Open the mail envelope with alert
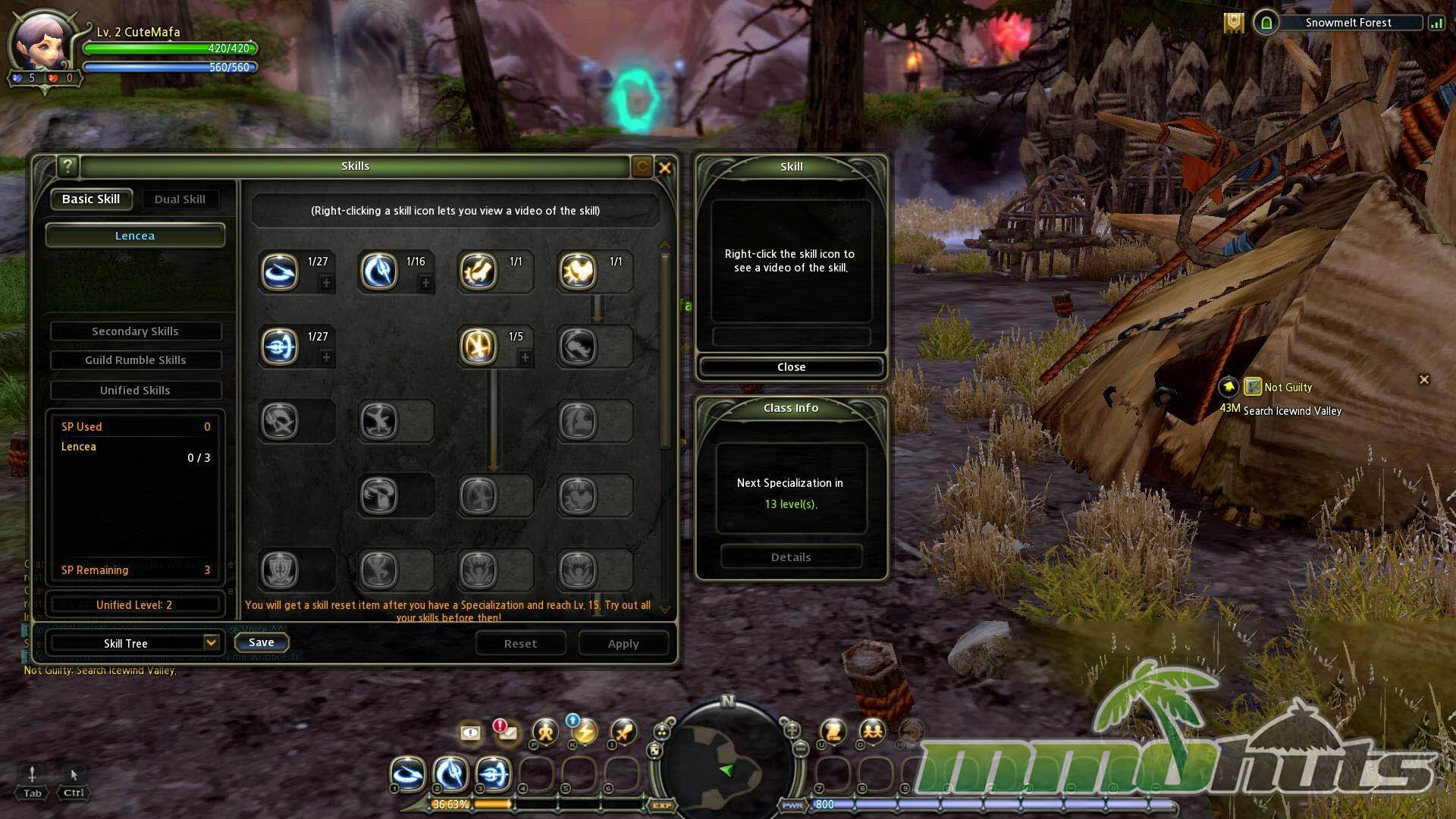 [x=507, y=732]
